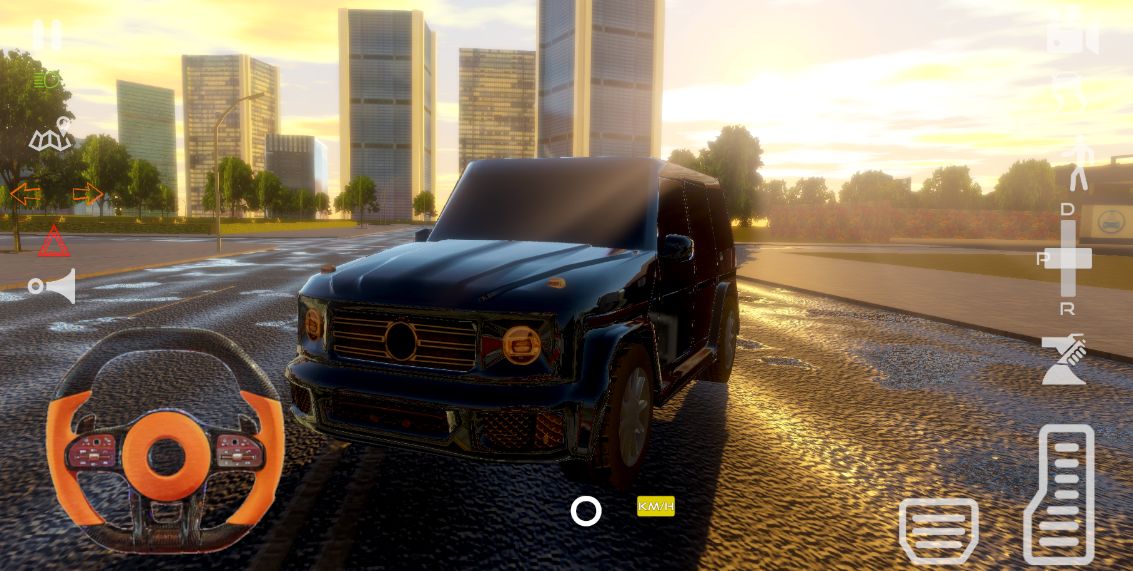The image size is (1133, 571).
Task: Exit the vehicle using the pedestrian icon
Action: coord(1078,164)
